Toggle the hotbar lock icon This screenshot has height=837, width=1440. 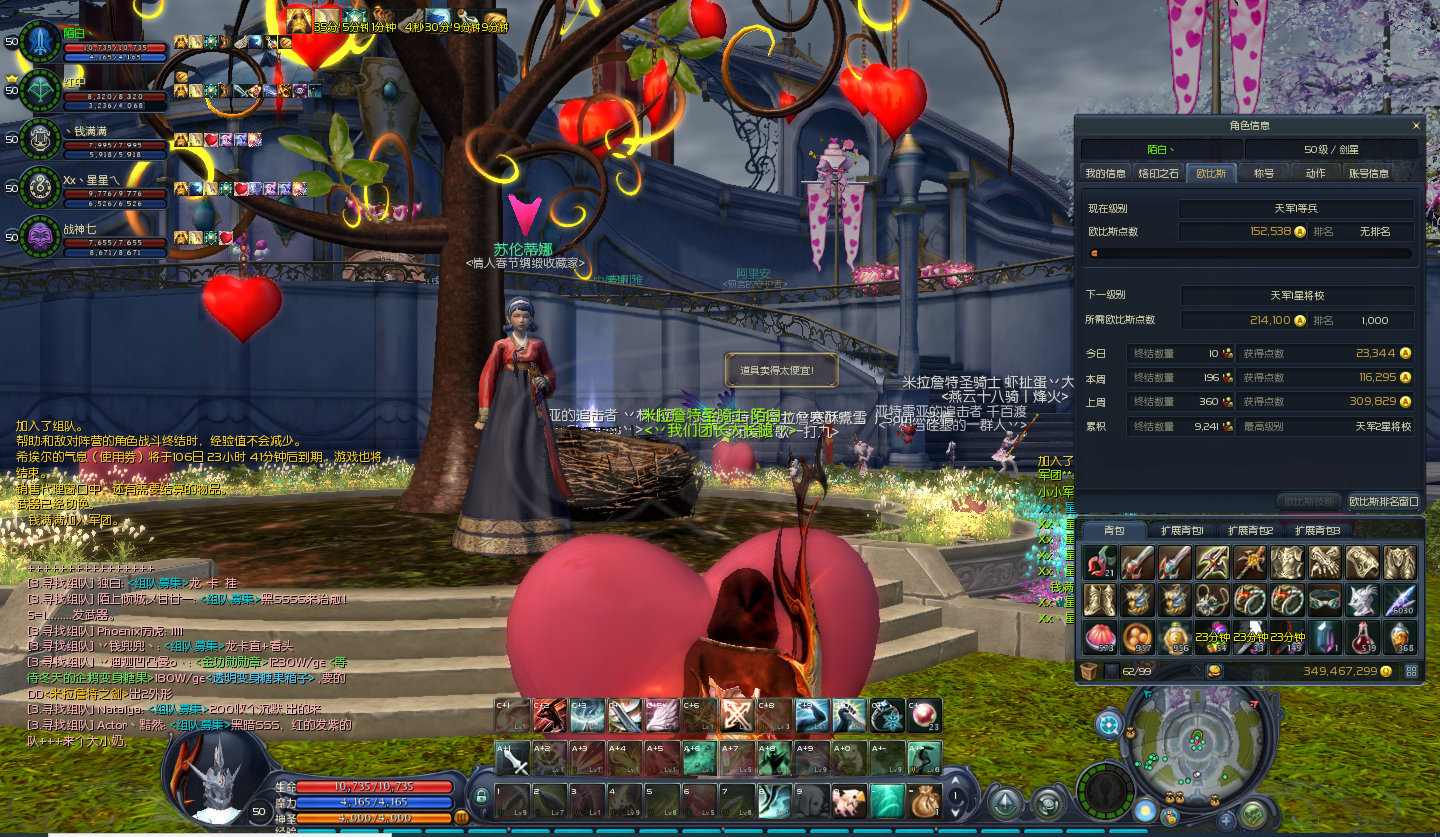(x=481, y=798)
